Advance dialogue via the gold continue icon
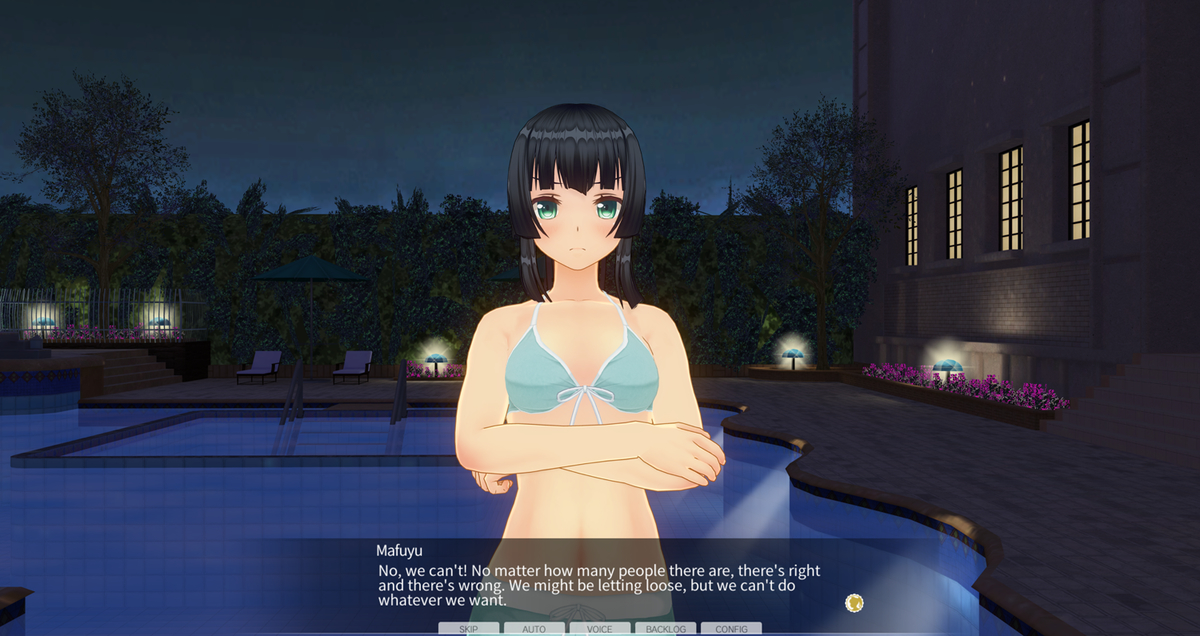Viewport: 1200px width, 636px height. pyautogui.click(x=854, y=602)
